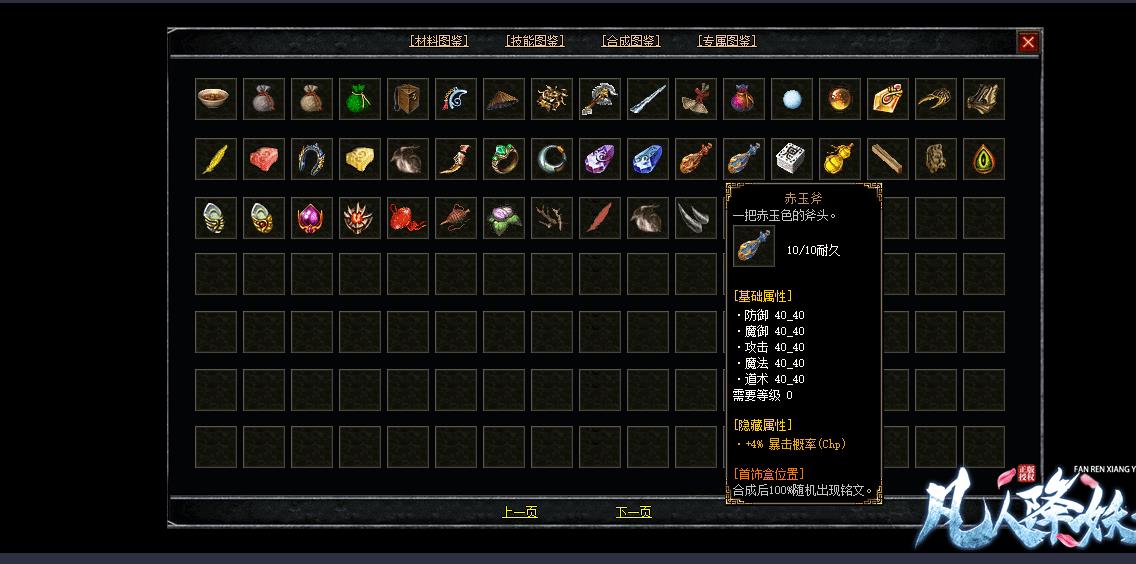Viewport: 1136px width, 564px height.
Task: Pick the pink lotus flower item
Action: tap(504, 219)
